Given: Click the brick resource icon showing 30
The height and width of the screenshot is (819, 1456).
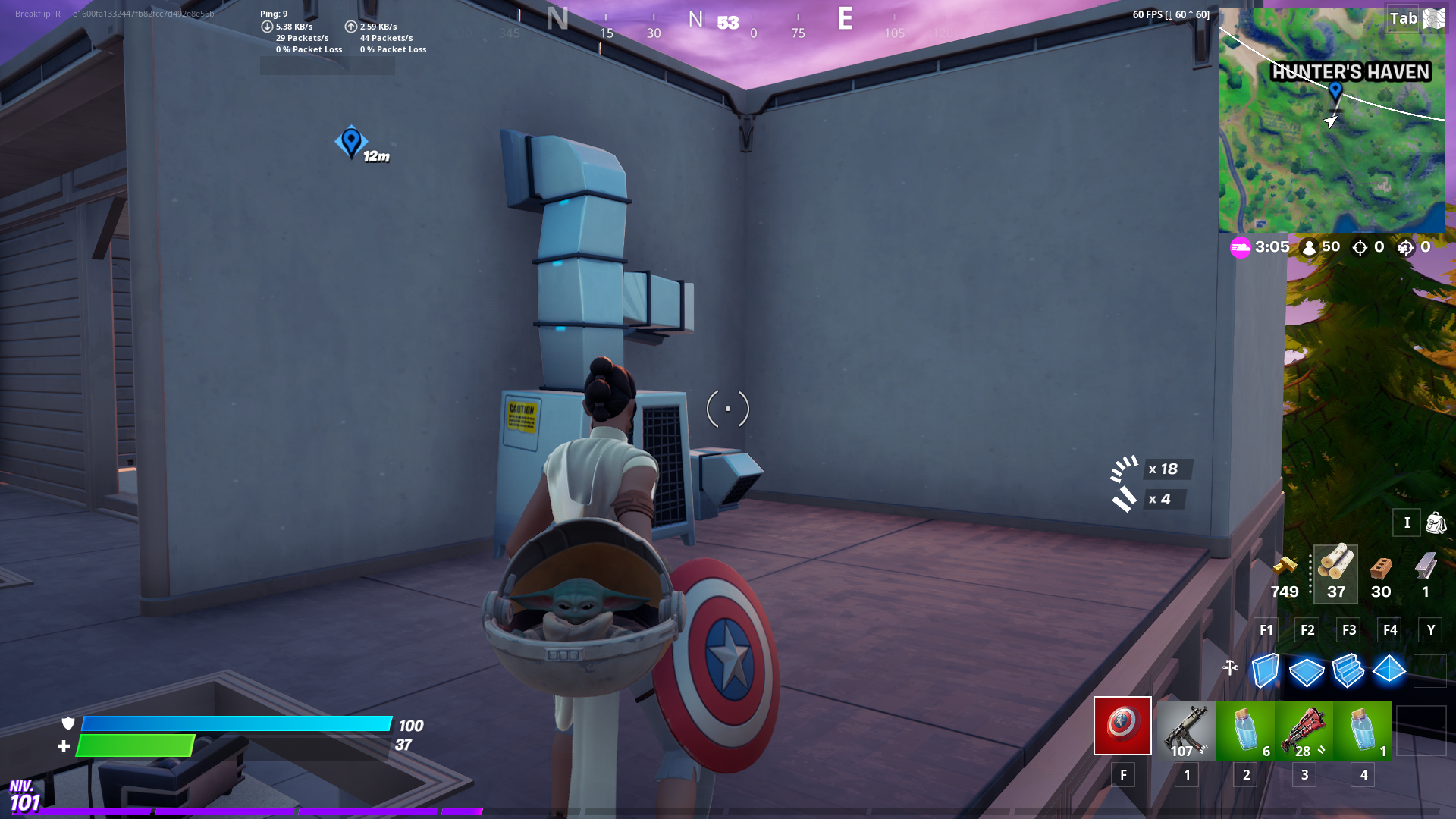Looking at the screenshot, I should pos(1379,569).
